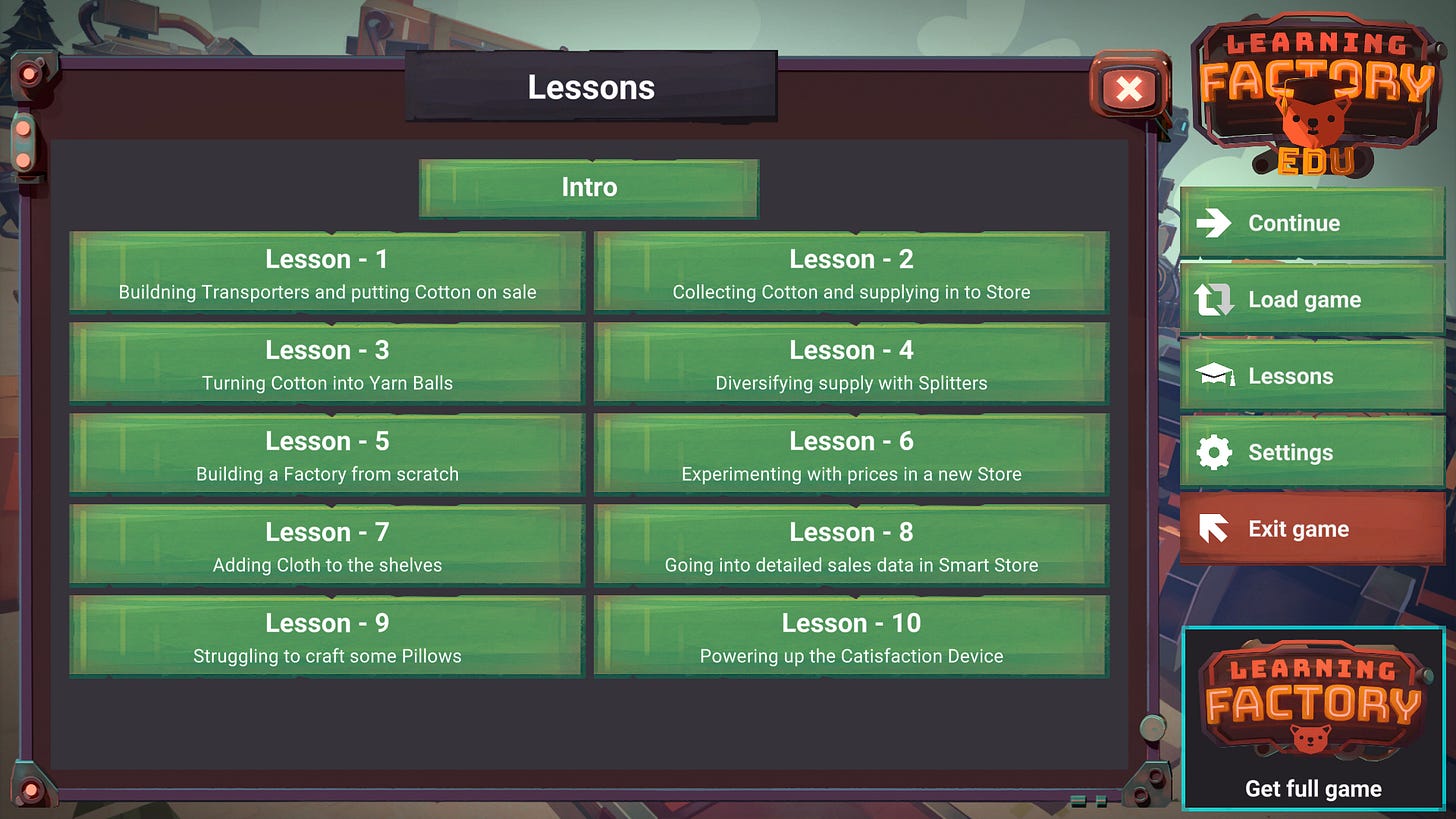Select Lesson 2 on collecting Cotton
This screenshot has height=819, width=1456.
[850, 271]
